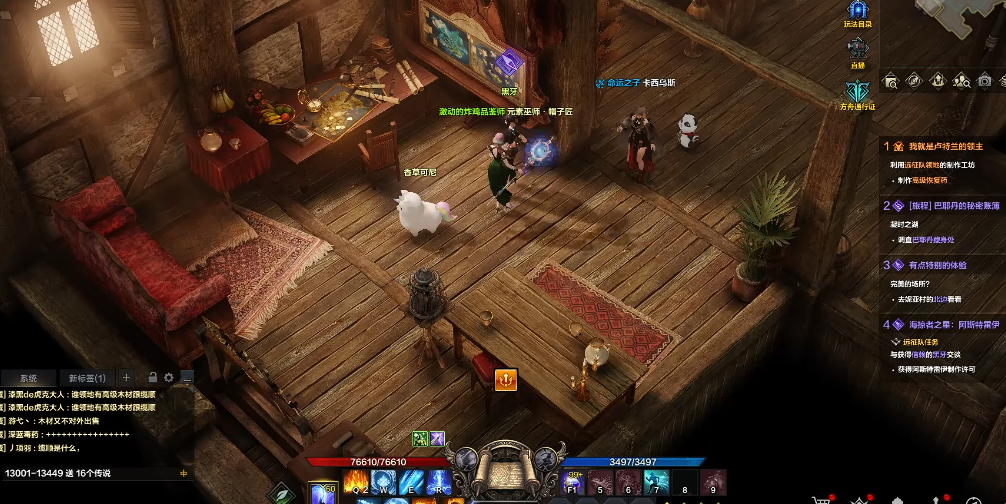Viewport: 1006px width, 504px height.
Task: Switch to the 系统 chat tab
Action: click(x=28, y=378)
